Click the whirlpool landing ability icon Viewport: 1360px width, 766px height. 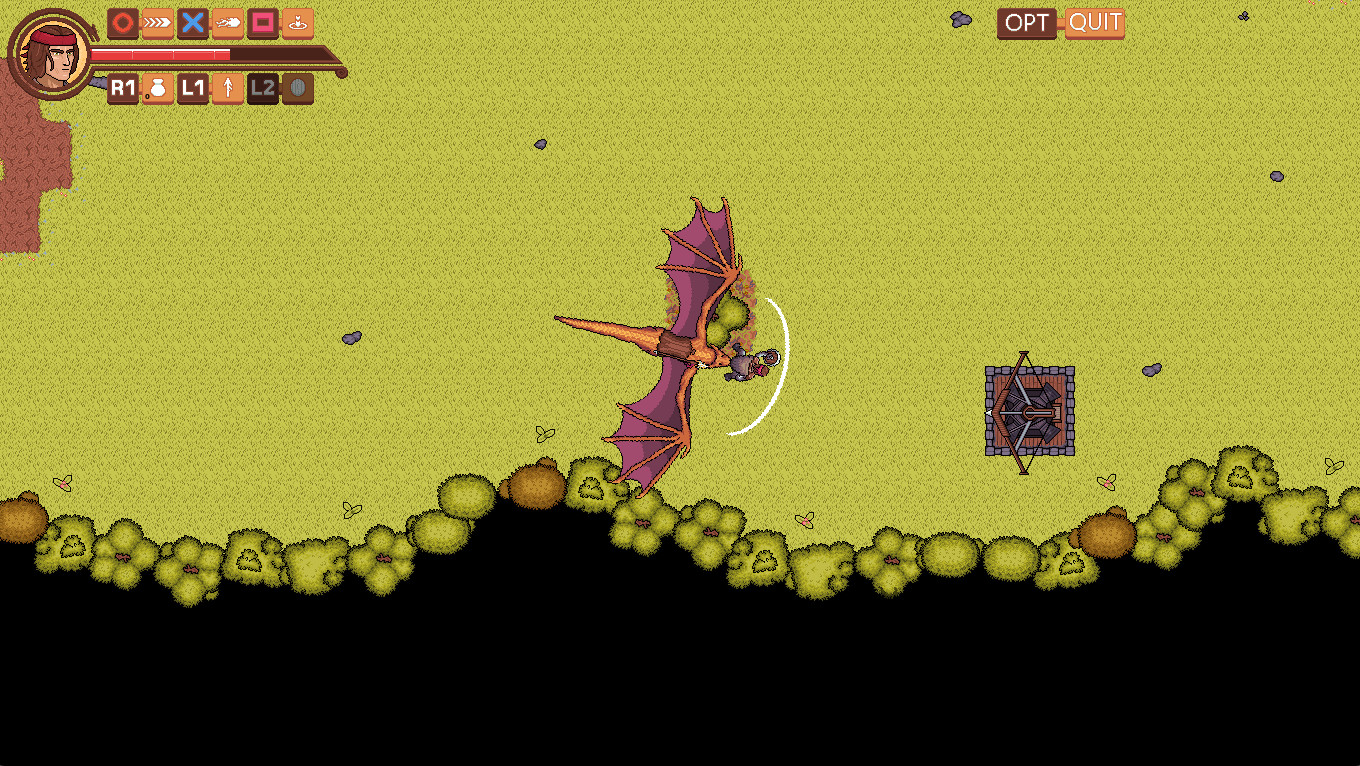point(297,24)
